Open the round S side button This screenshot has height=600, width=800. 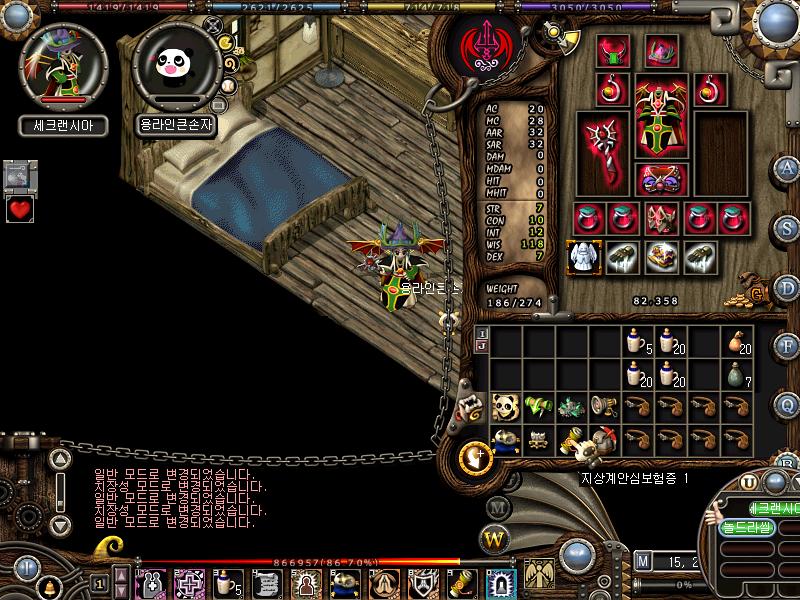[788, 227]
